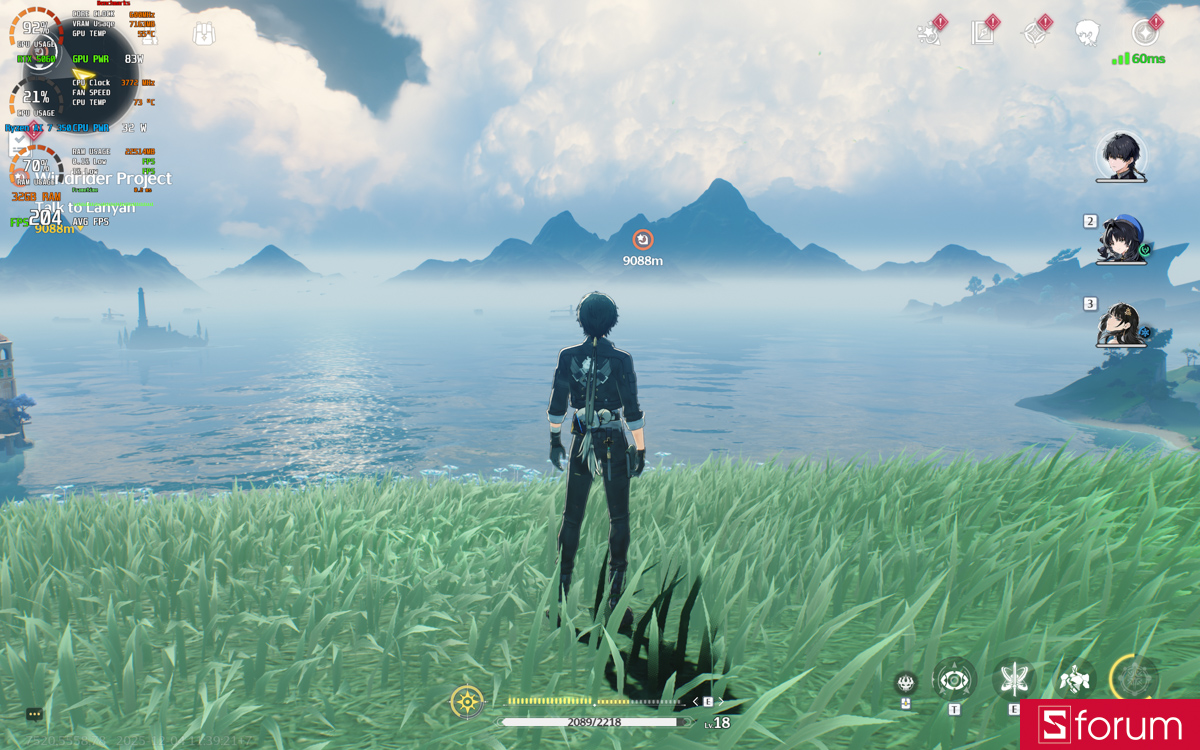Trigger the gold-ringed resonance liberation icon
Image resolution: width=1200 pixels, height=750 pixels.
click(1134, 679)
